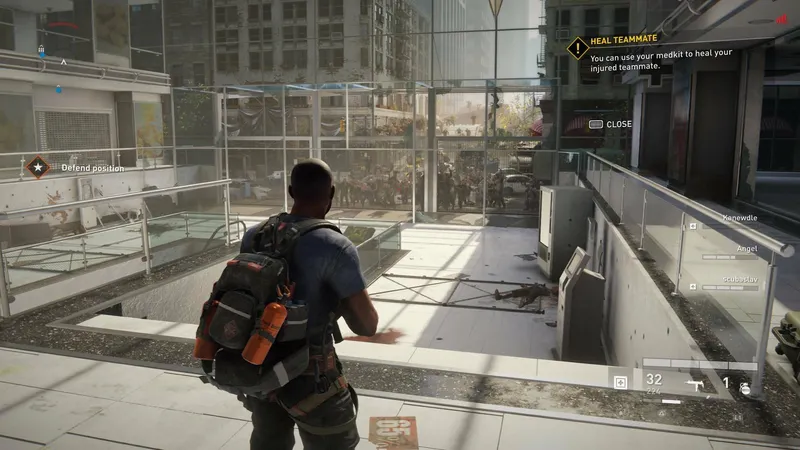Select teammate Kenewdle in the squad list
800x450 pixels.
click(x=739, y=217)
